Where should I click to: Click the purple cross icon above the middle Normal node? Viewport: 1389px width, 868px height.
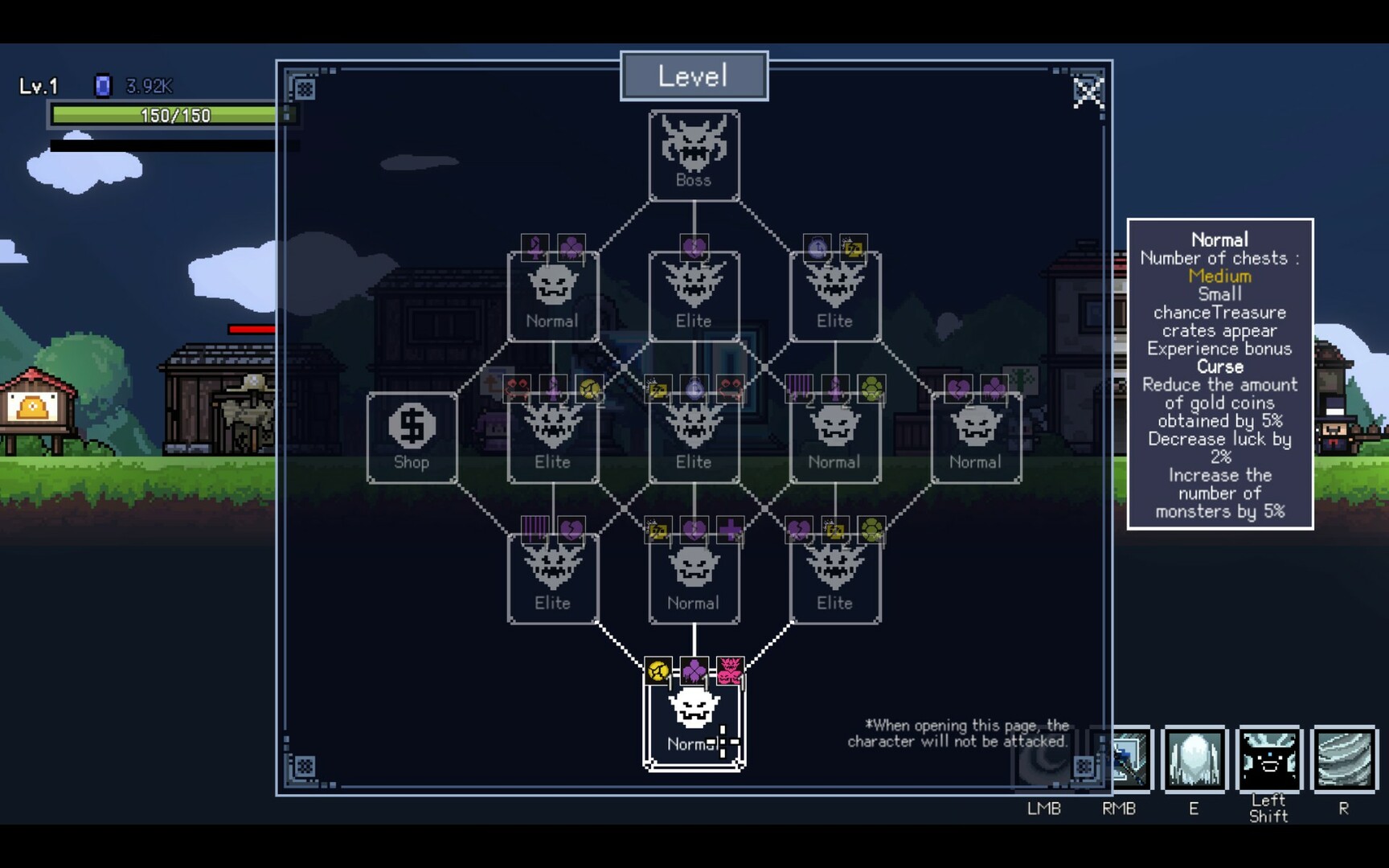tap(730, 529)
